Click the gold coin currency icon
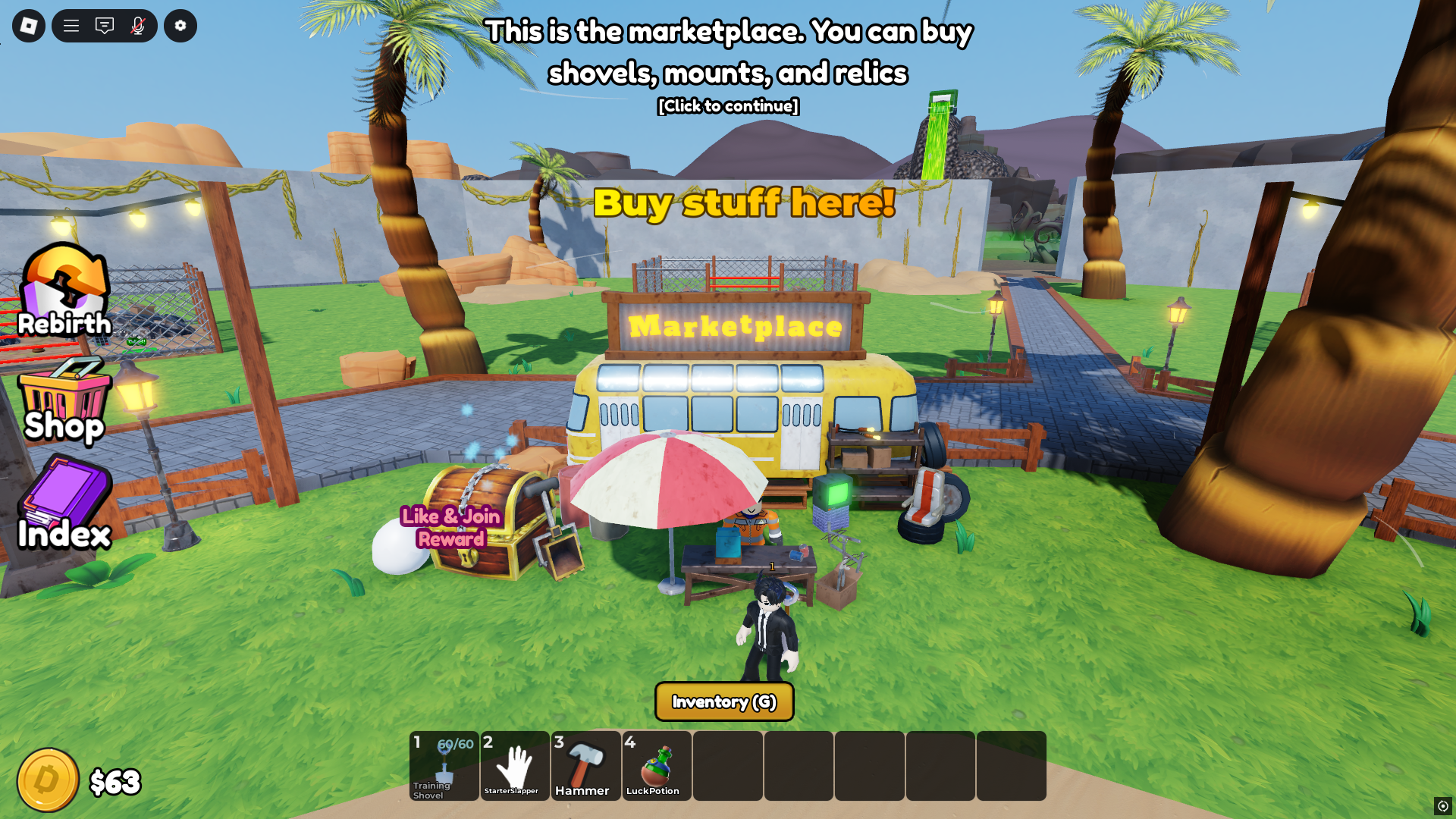The image size is (1456, 819). pyautogui.click(x=48, y=779)
